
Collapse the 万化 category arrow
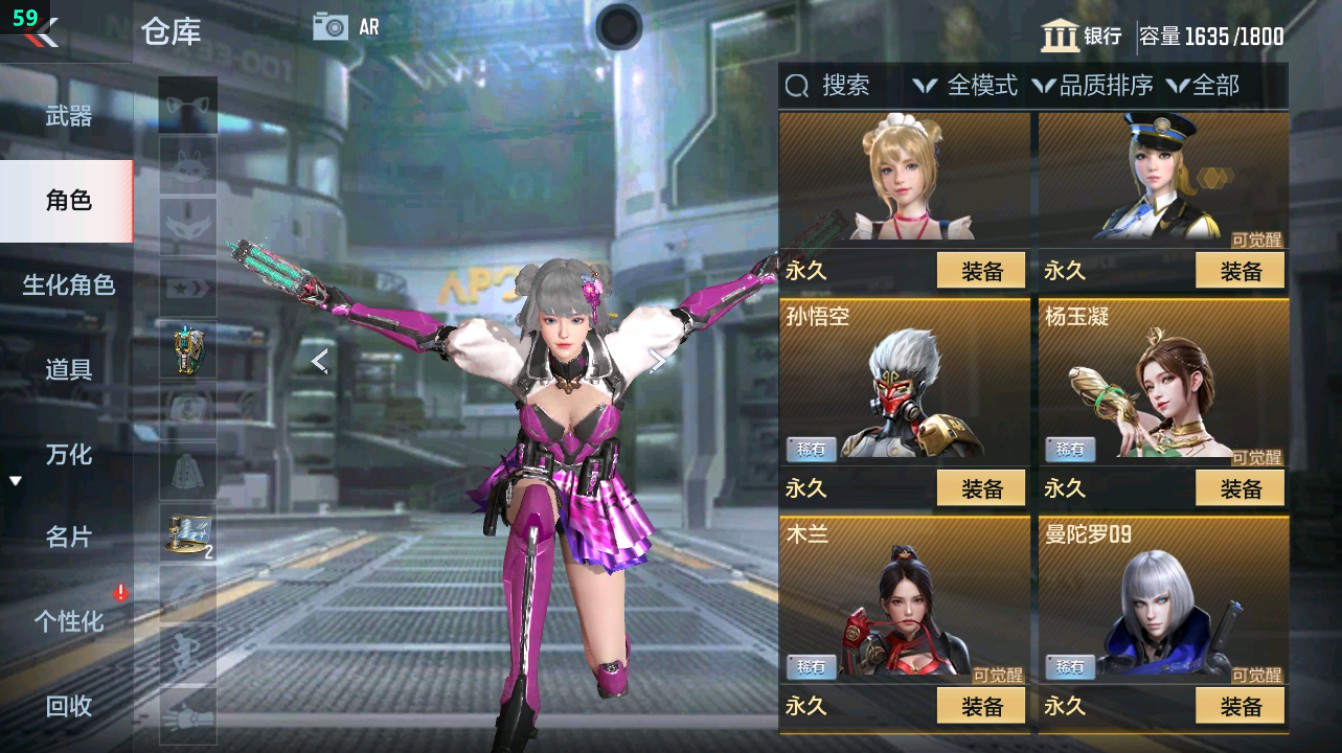coord(14,479)
